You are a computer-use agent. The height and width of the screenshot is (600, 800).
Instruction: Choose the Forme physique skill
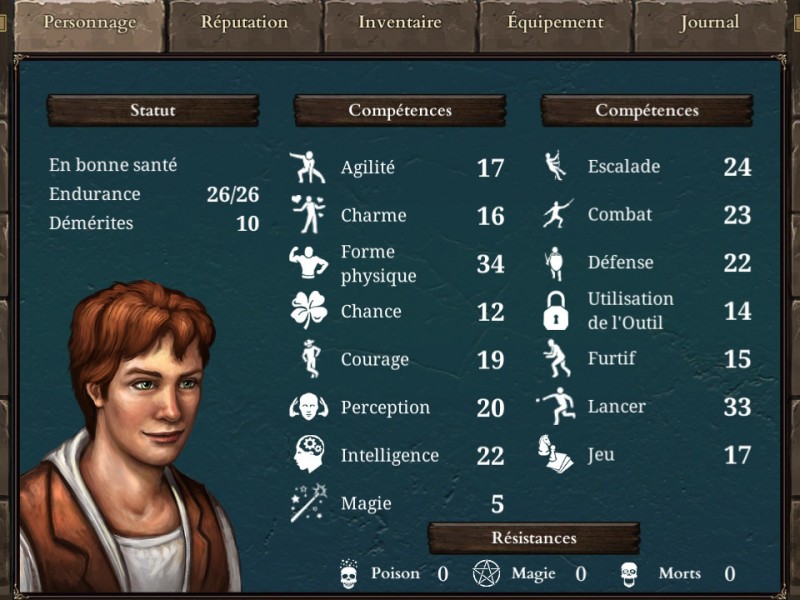tap(378, 264)
